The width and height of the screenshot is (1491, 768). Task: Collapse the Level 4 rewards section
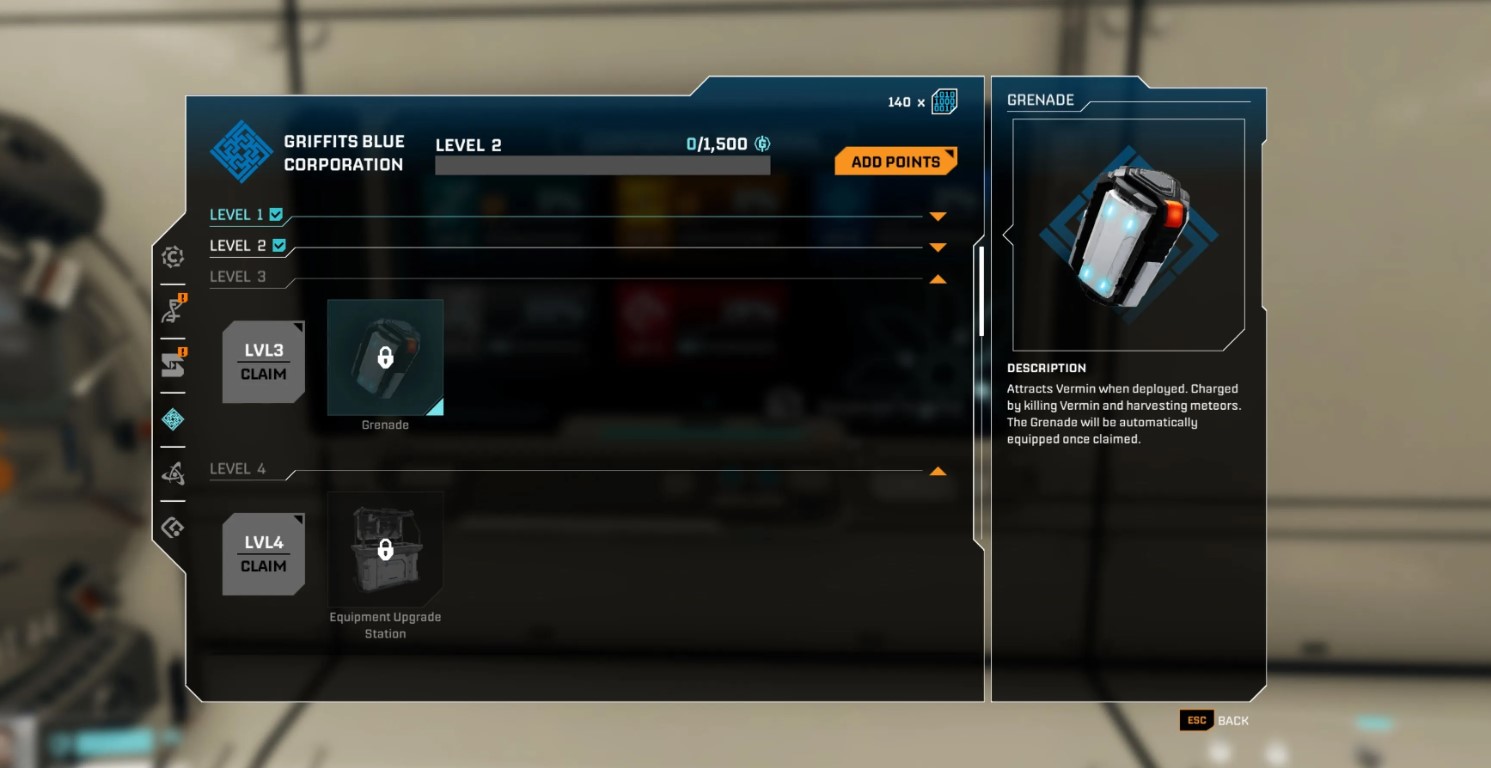937,471
